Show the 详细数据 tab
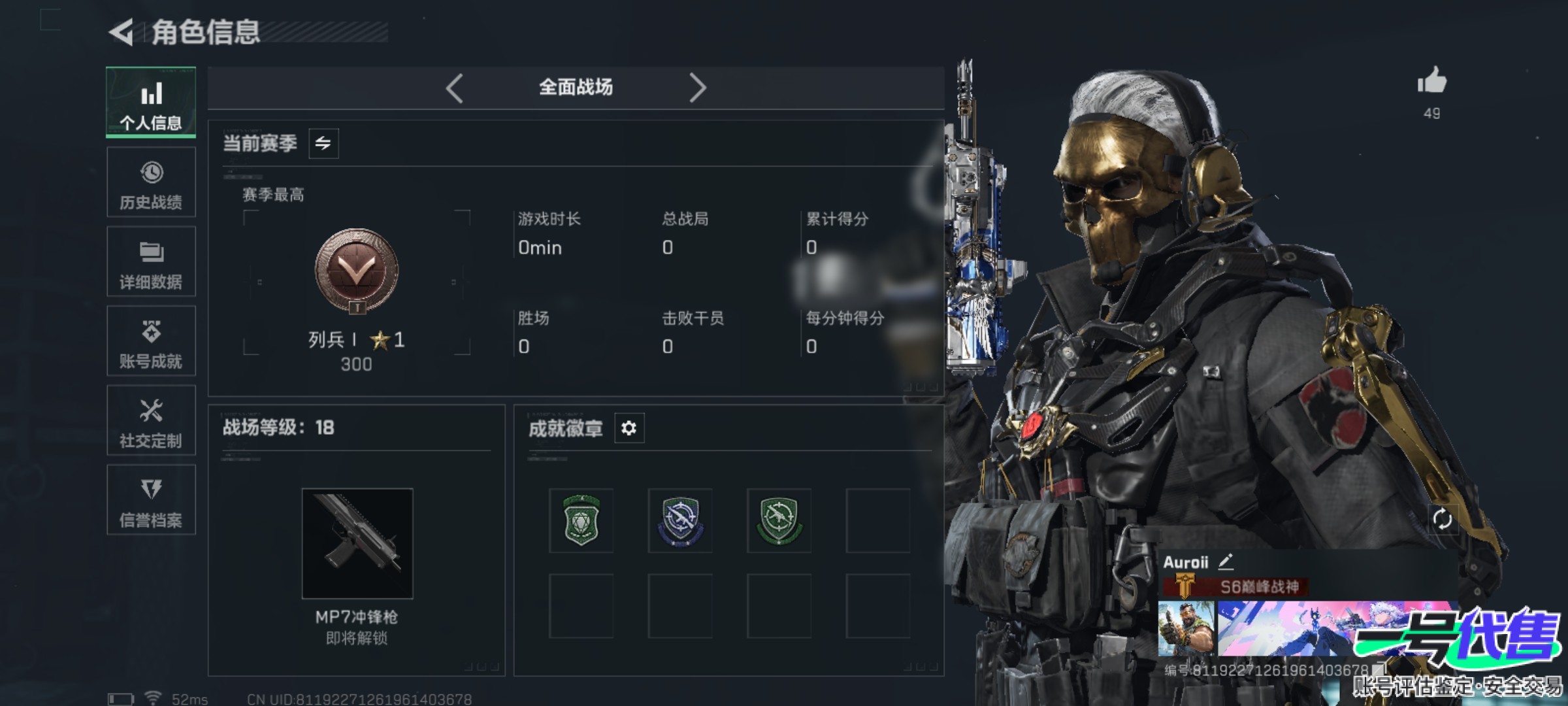1568x706 pixels. click(x=151, y=262)
